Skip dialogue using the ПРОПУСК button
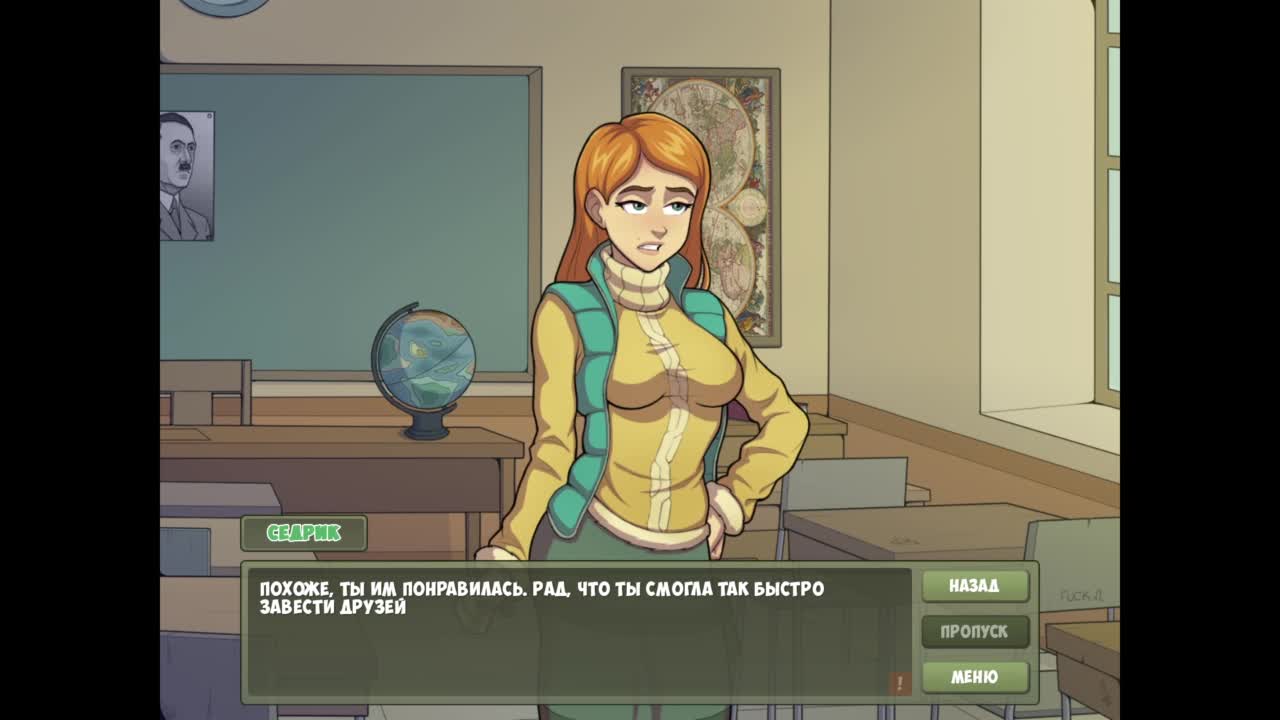The width and height of the screenshot is (1280, 720). click(x=974, y=632)
